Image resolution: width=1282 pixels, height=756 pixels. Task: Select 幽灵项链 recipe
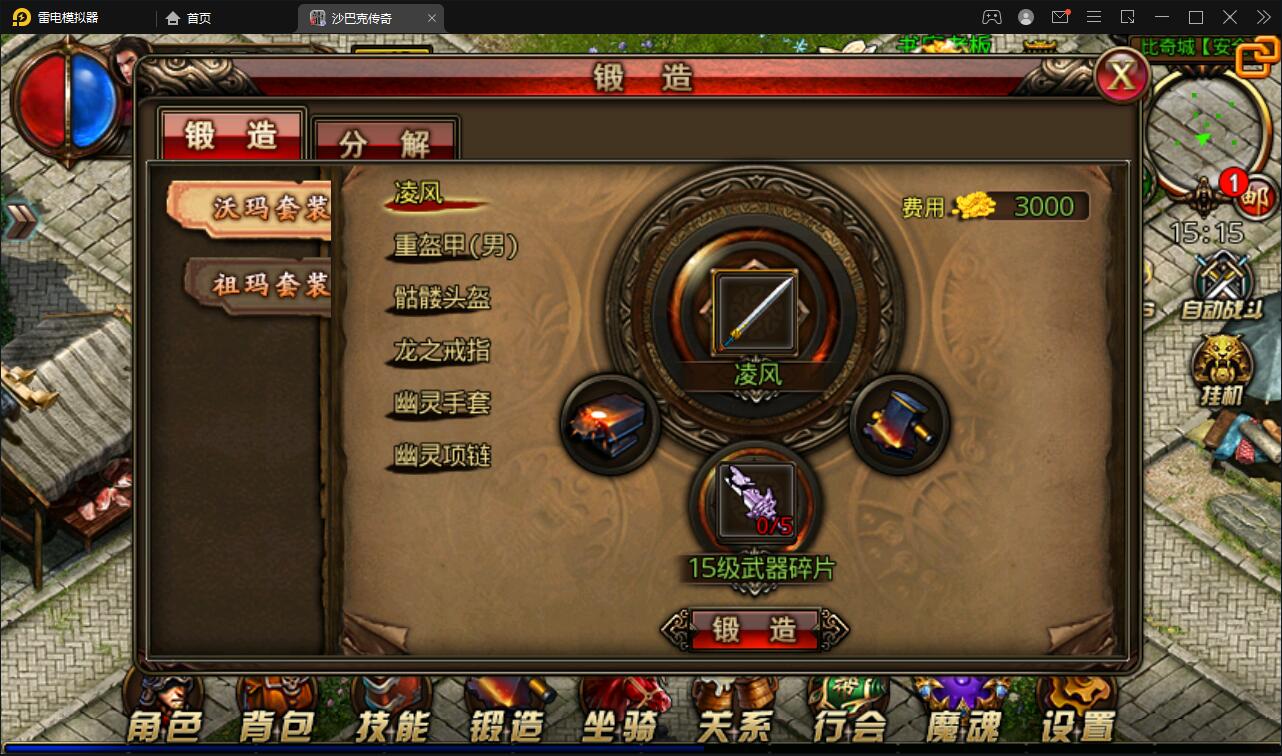click(442, 457)
